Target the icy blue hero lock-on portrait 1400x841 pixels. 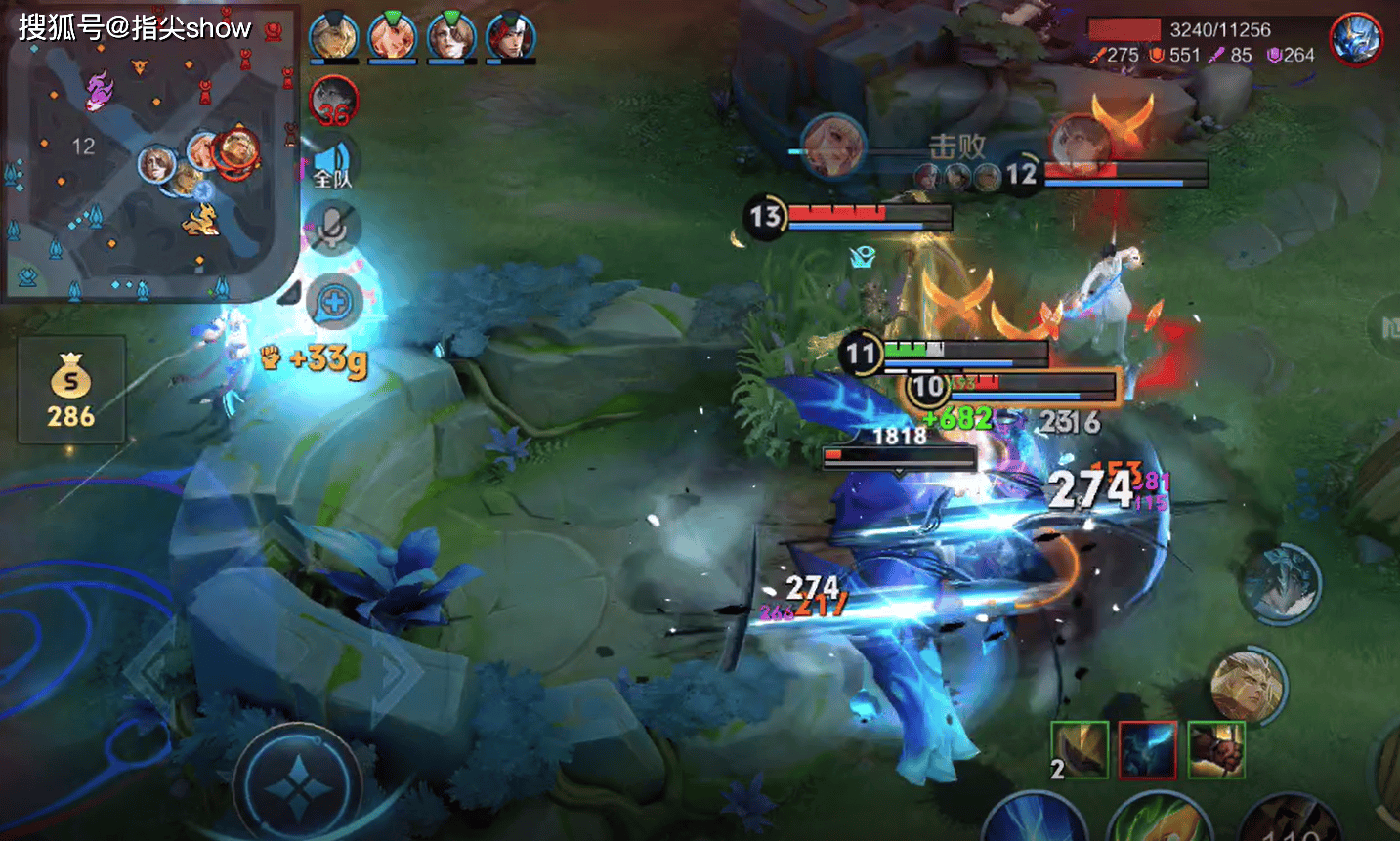coord(1282,583)
